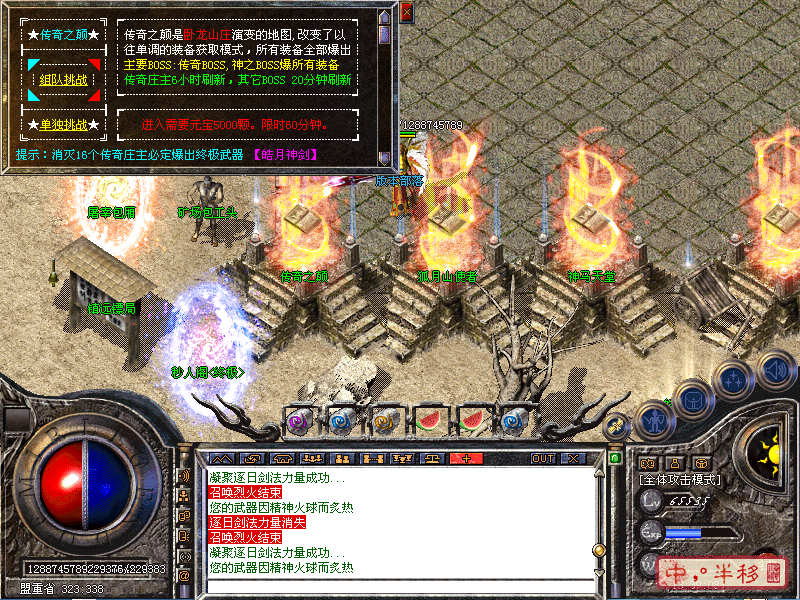Open the character status round button

pyautogui.click(x=654, y=419)
